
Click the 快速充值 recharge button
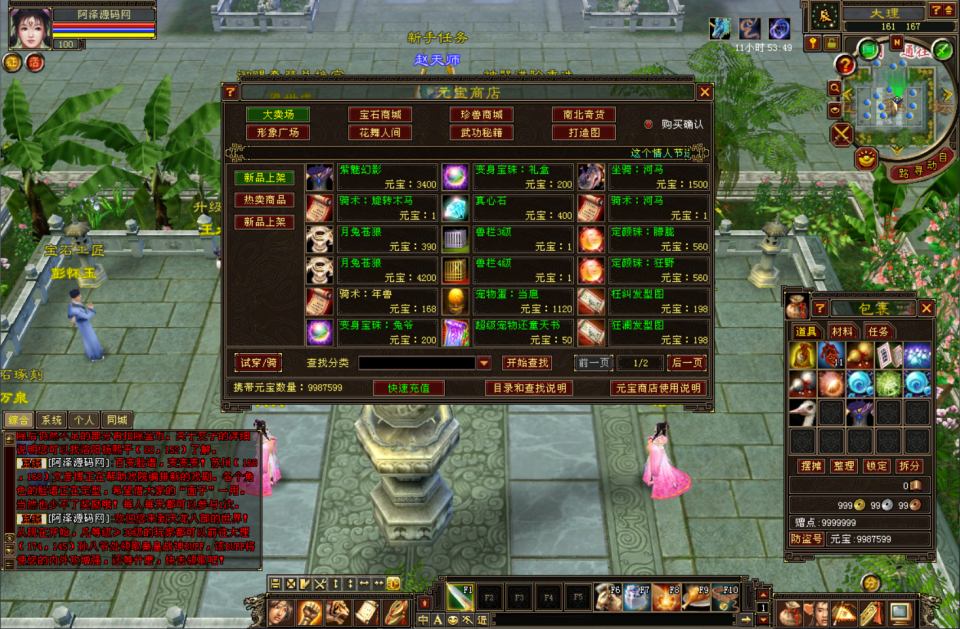pos(408,388)
